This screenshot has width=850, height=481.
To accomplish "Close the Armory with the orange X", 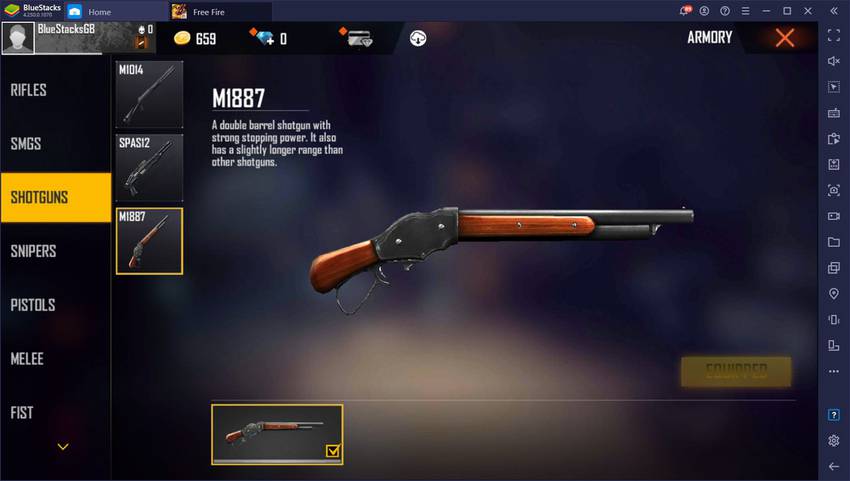I will [785, 38].
